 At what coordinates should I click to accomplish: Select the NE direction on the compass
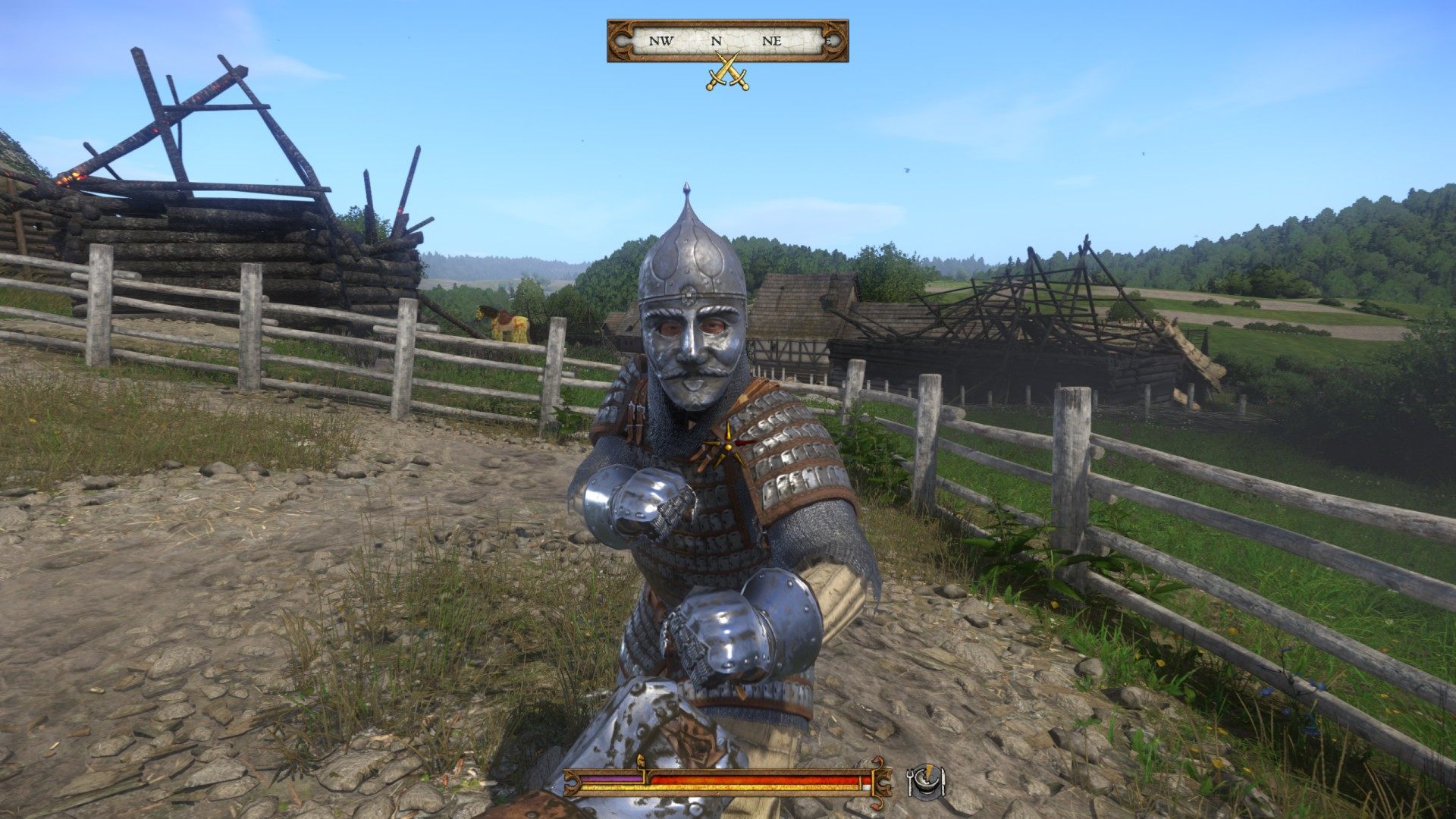pyautogui.click(x=773, y=40)
